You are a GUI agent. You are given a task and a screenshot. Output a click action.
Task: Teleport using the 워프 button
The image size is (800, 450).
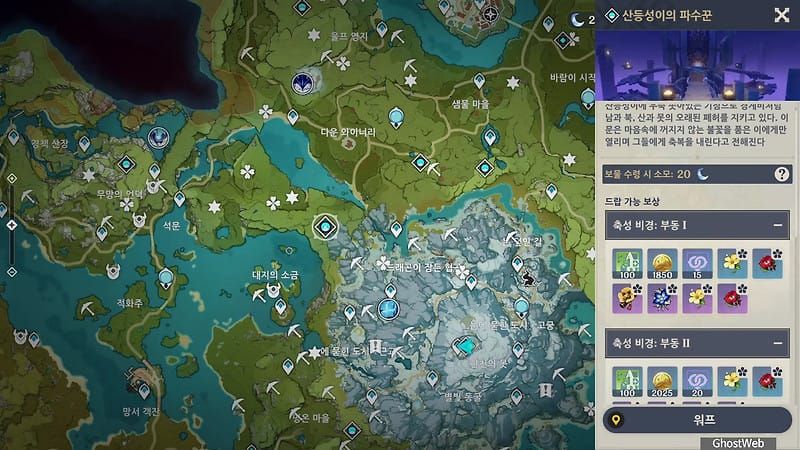696,420
